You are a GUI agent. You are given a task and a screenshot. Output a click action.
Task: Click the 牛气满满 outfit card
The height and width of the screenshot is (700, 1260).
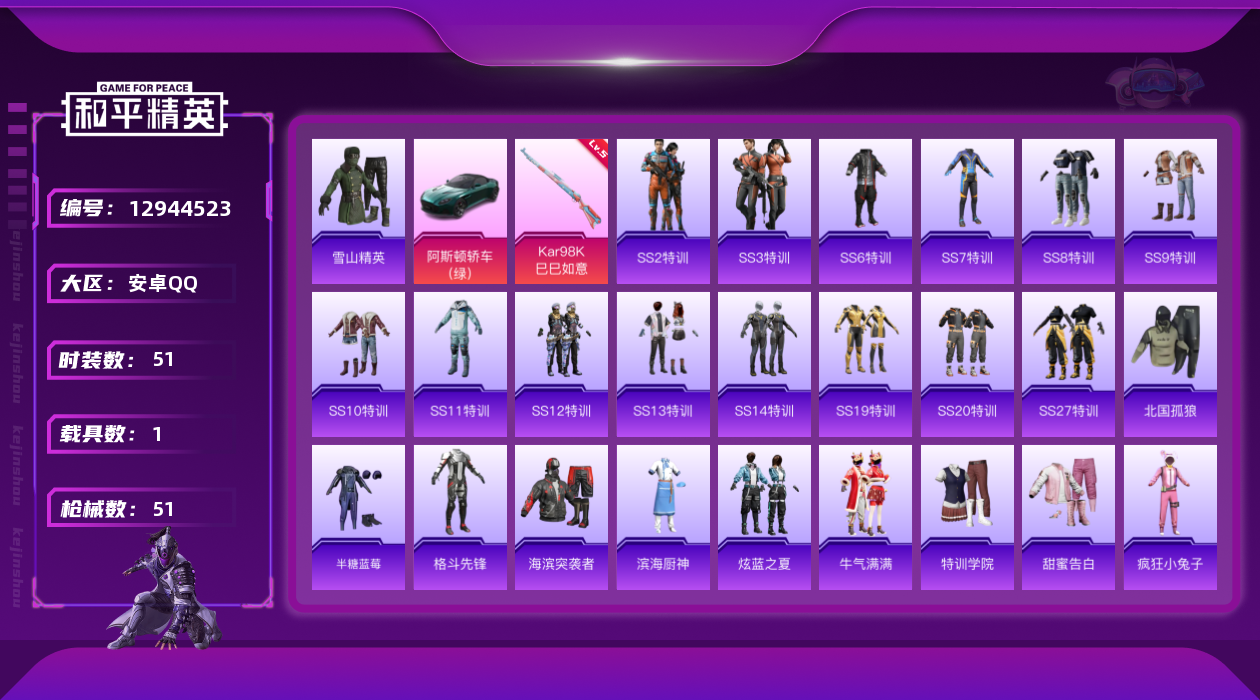865,517
